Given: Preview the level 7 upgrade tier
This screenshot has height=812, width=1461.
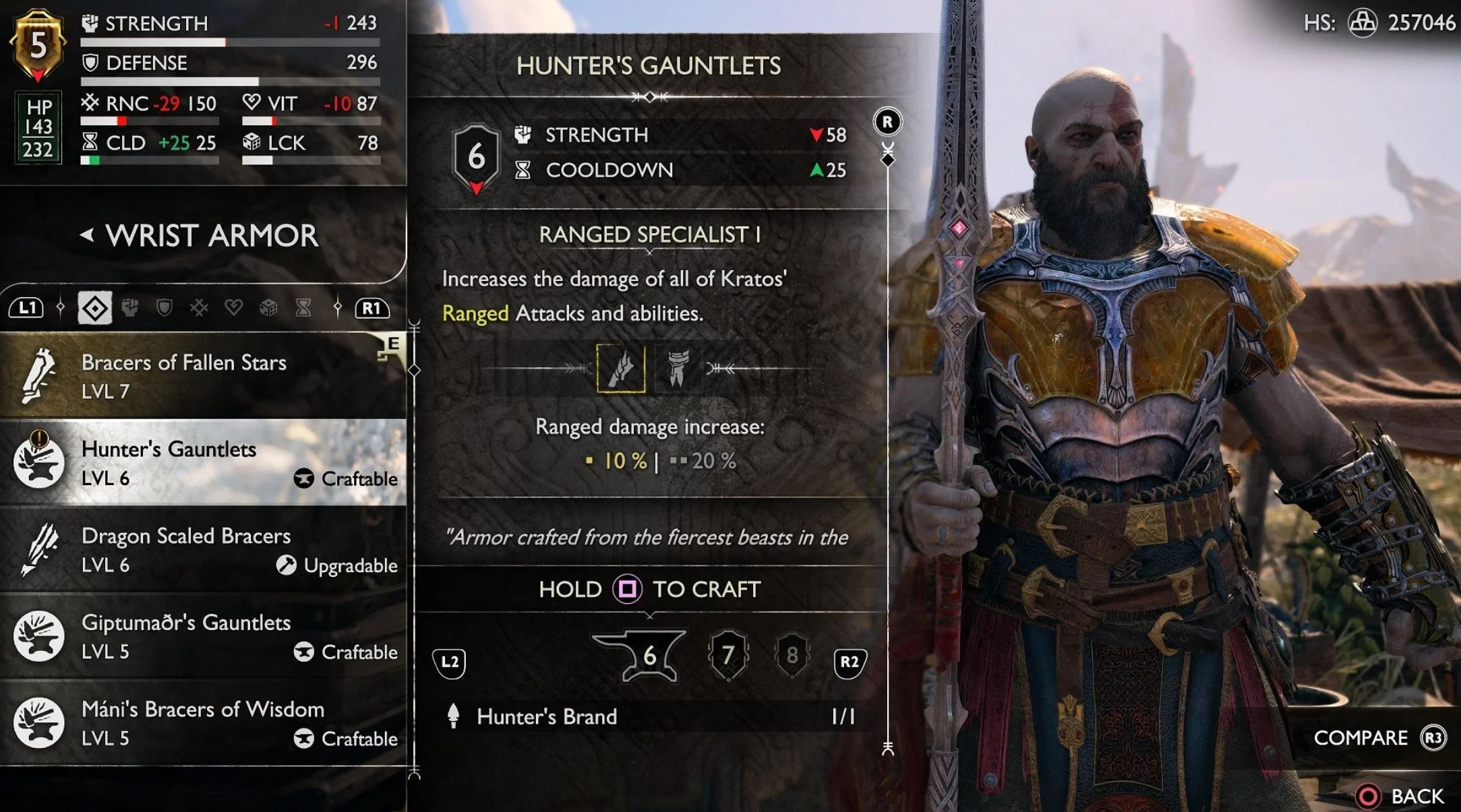Looking at the screenshot, I should 727,655.
